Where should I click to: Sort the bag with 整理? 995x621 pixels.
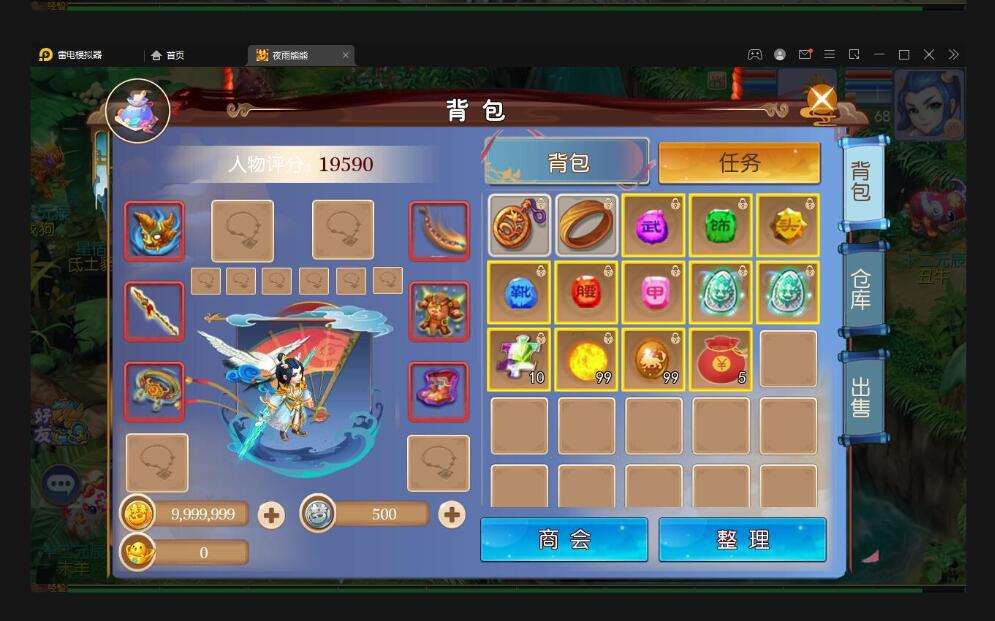tap(742, 539)
